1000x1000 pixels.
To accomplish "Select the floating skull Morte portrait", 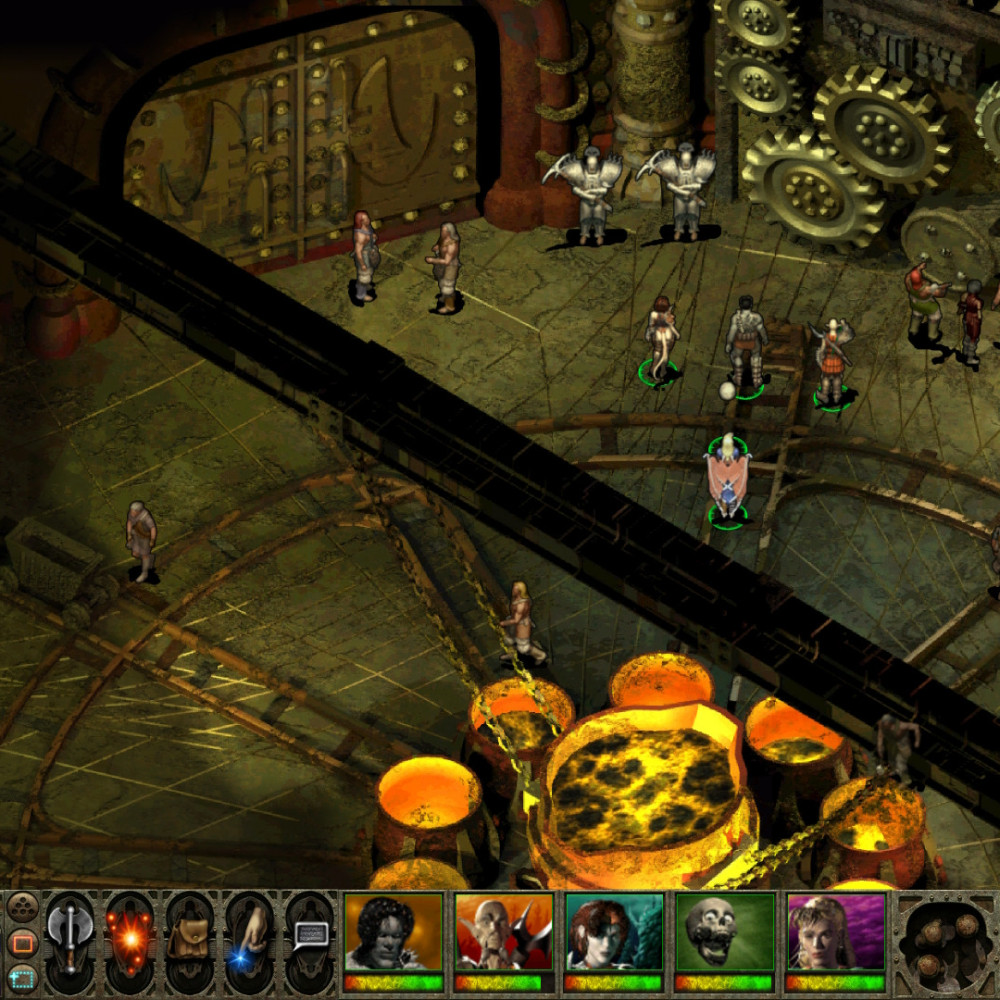I will point(724,933).
